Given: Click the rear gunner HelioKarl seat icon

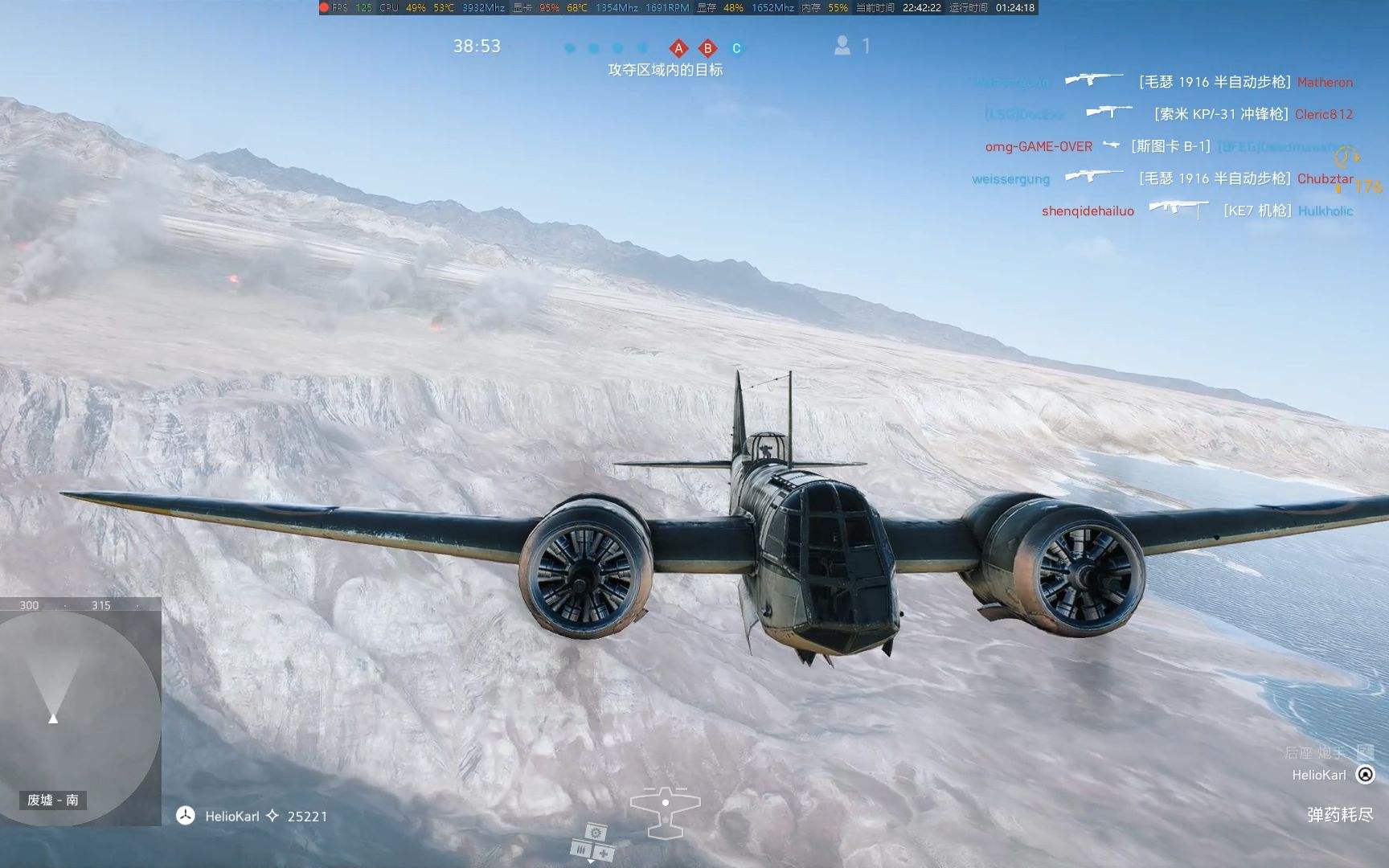Looking at the screenshot, I should 1365,774.
